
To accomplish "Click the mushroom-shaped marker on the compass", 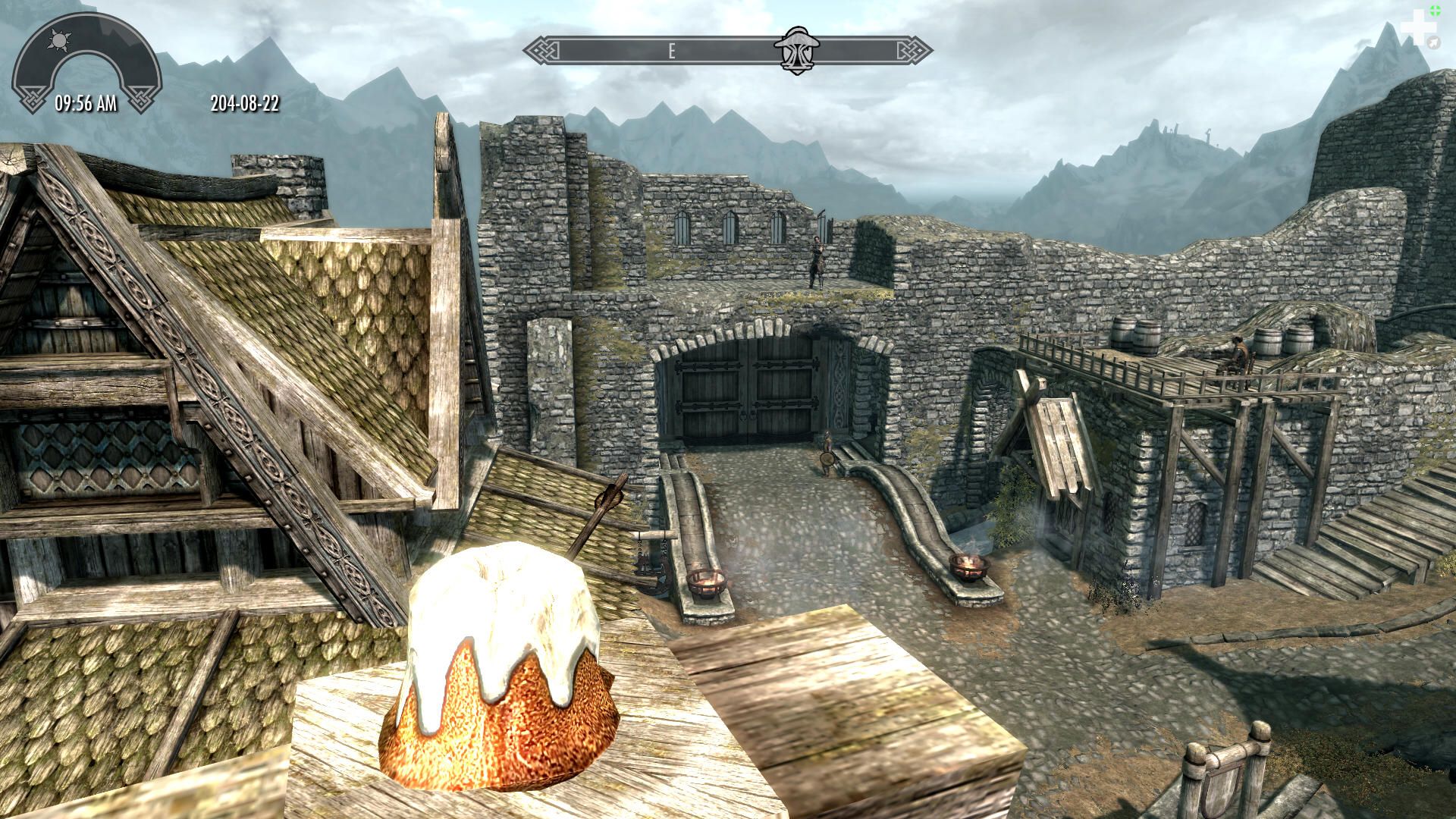I will point(790,51).
